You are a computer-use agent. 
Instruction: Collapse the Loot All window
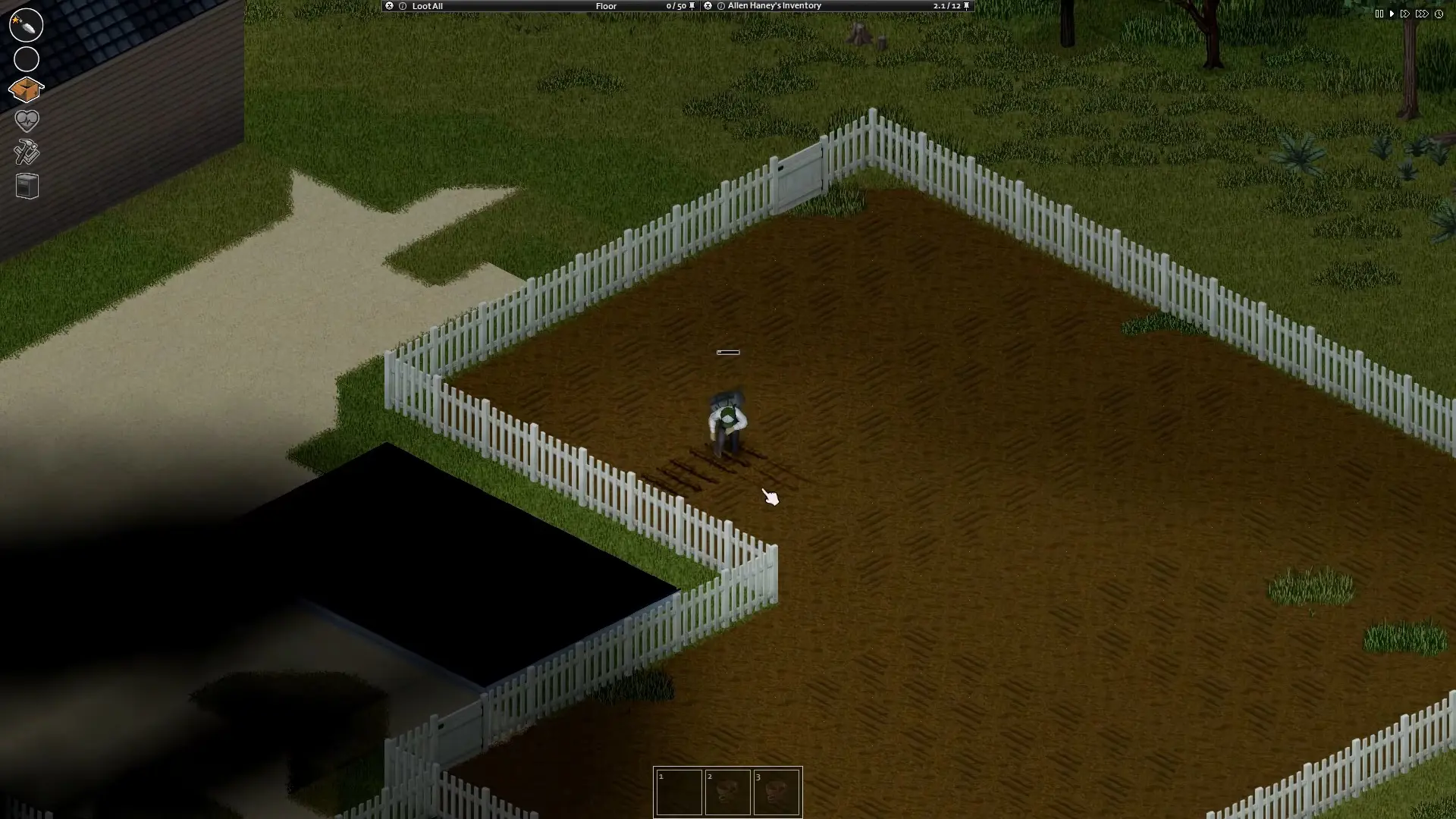(x=389, y=6)
